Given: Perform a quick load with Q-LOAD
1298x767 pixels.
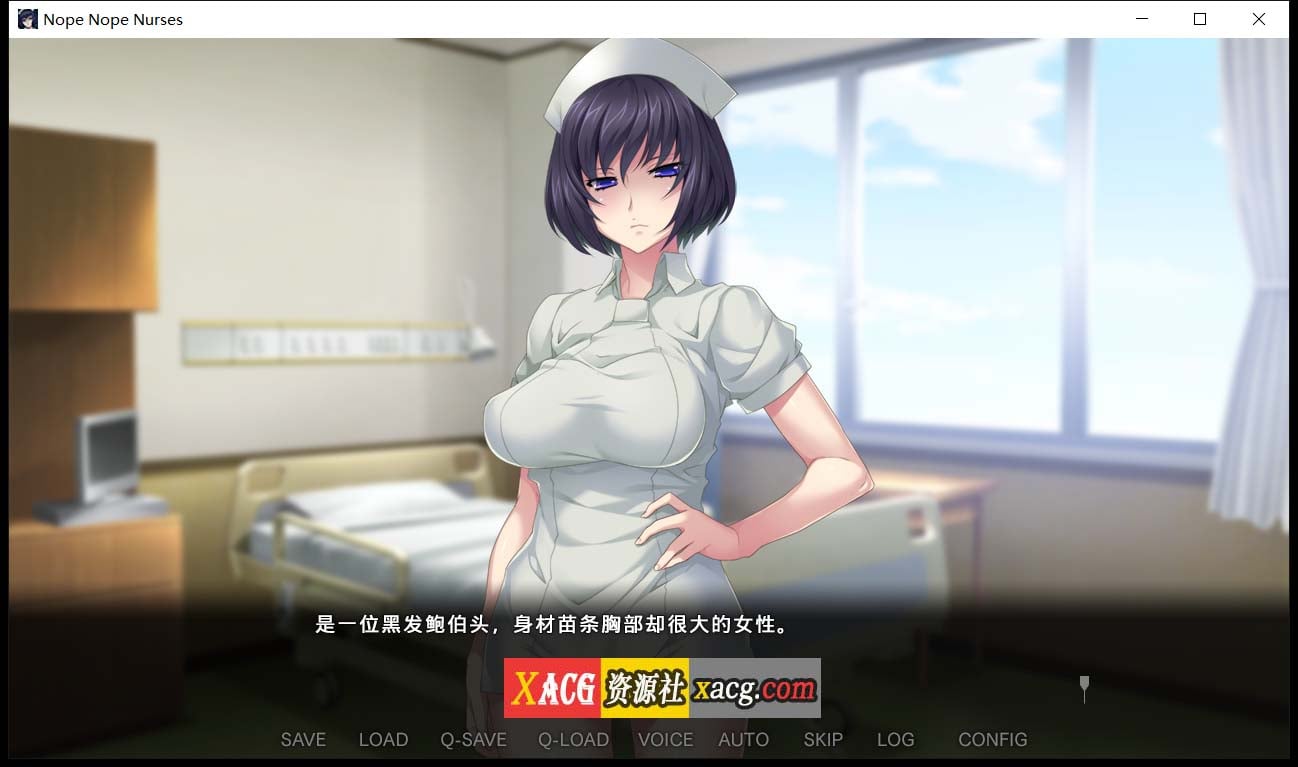Looking at the screenshot, I should tap(574, 739).
